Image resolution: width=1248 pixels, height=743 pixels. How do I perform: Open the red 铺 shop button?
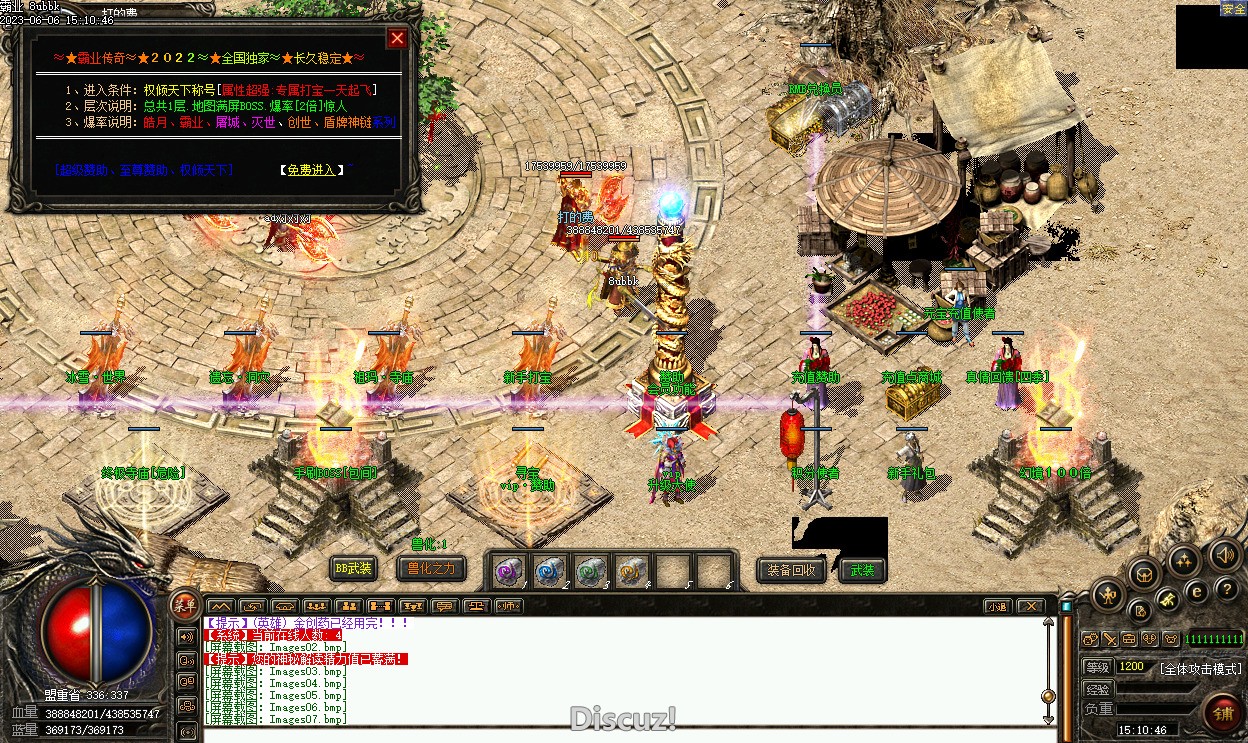coord(1223,713)
